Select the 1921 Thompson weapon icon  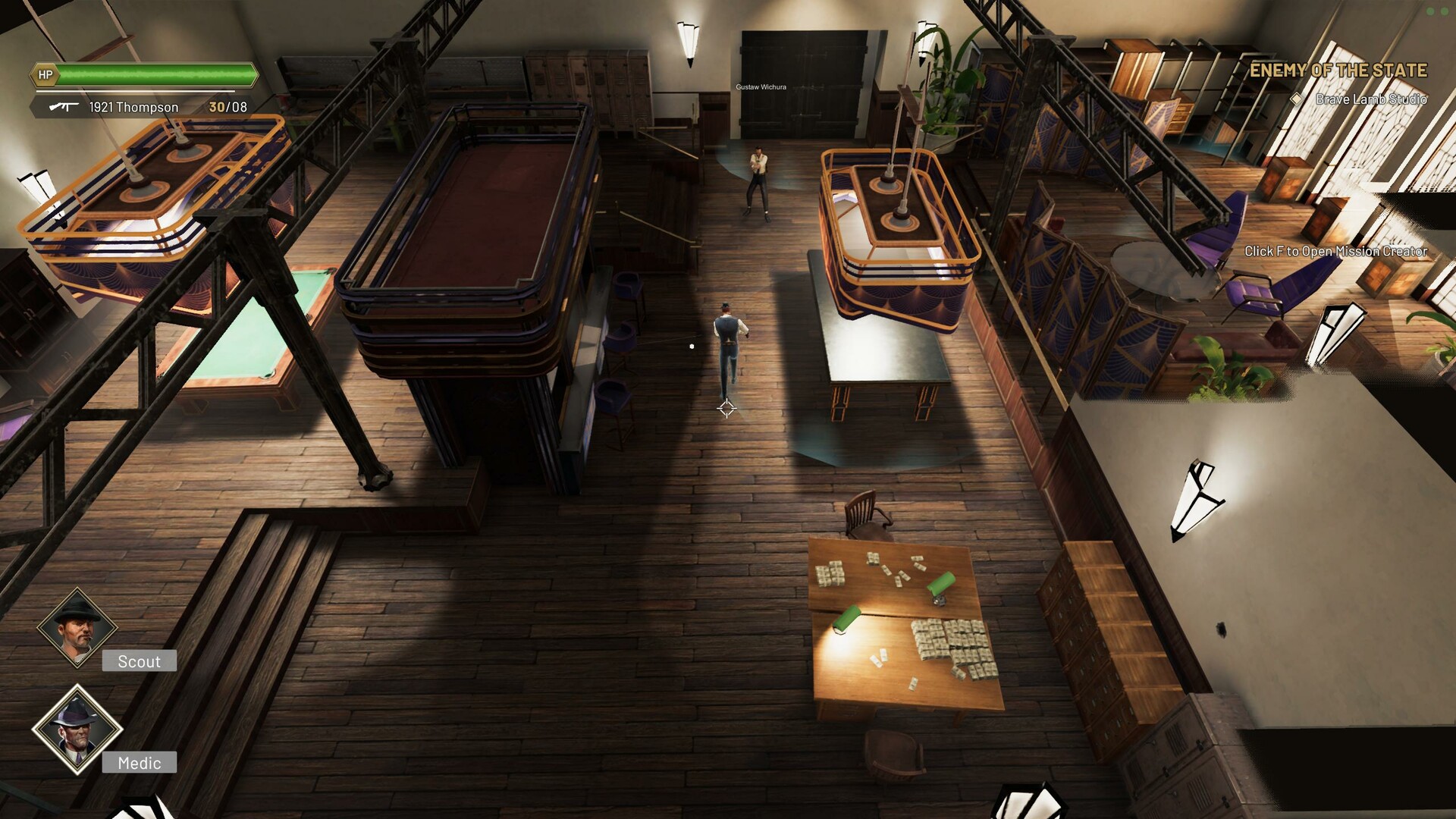click(x=64, y=107)
